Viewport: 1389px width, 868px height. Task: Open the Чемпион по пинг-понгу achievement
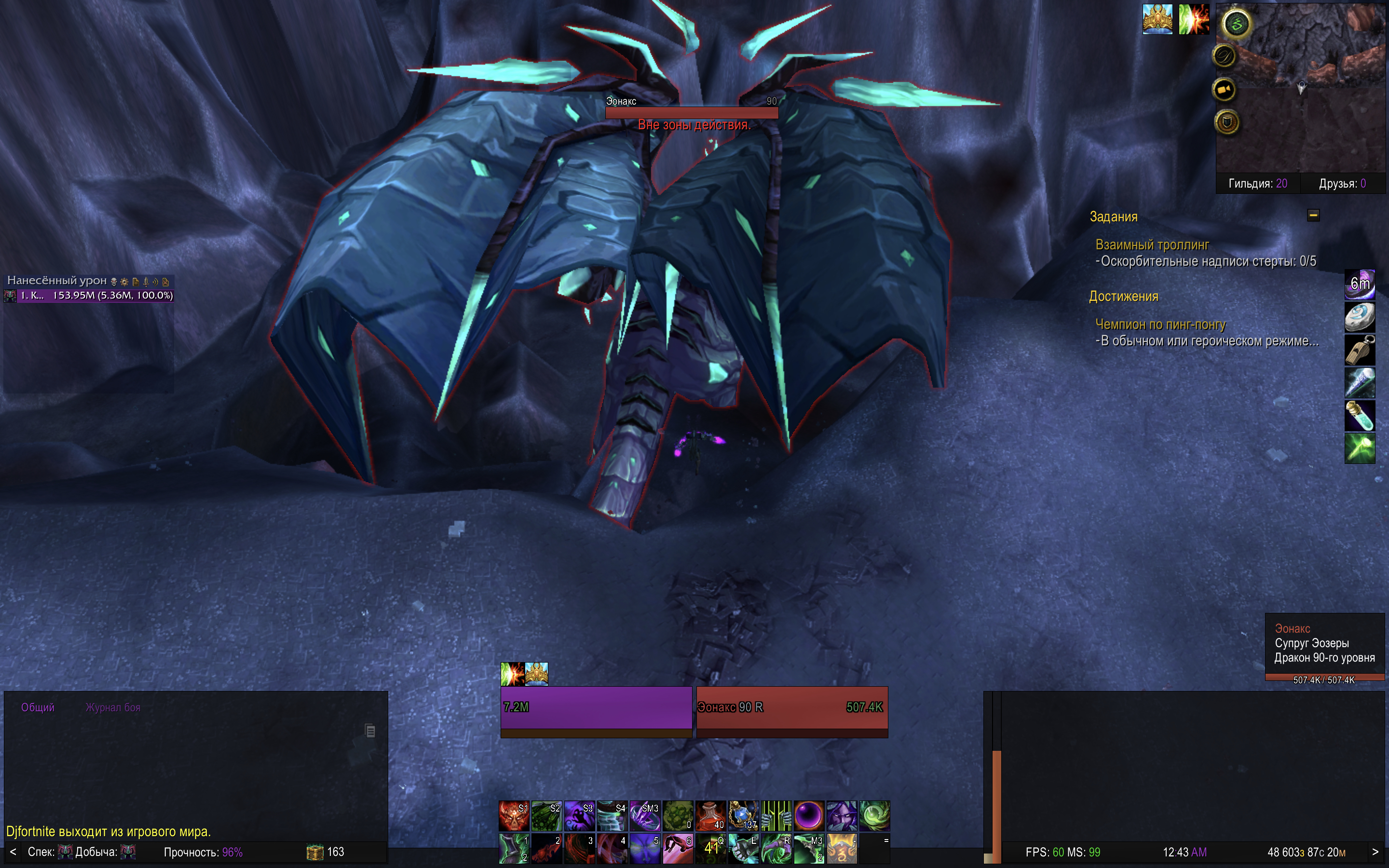(x=1160, y=325)
